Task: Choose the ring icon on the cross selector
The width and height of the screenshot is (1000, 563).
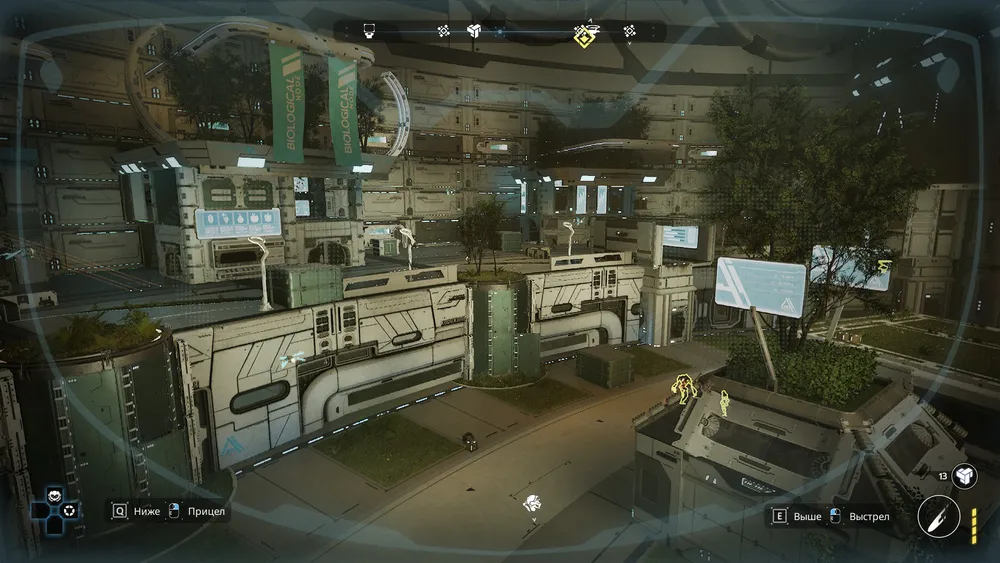Action: [x=68, y=511]
